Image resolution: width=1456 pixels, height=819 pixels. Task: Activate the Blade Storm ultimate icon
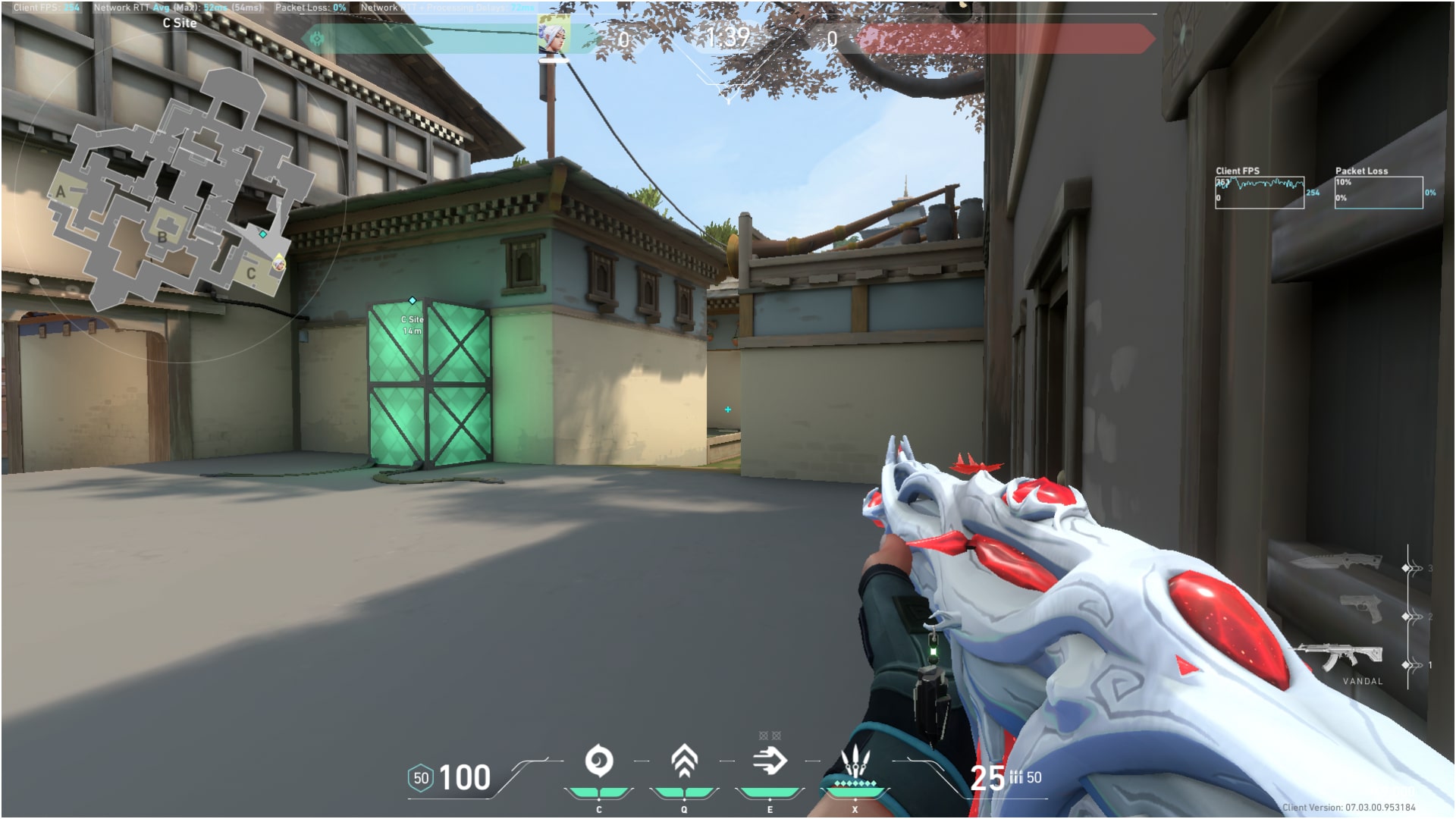pos(855,761)
